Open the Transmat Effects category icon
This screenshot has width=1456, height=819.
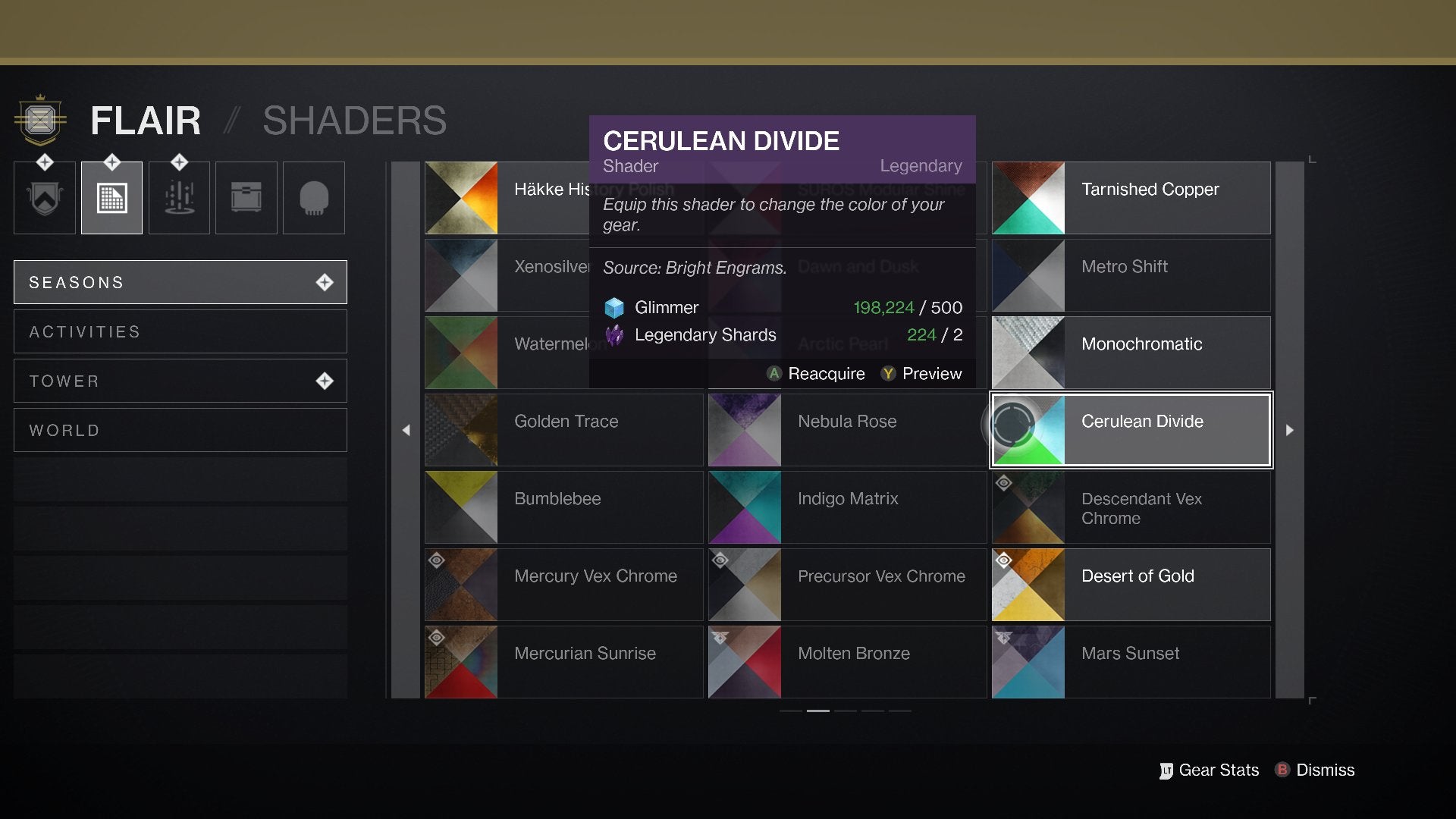click(178, 197)
